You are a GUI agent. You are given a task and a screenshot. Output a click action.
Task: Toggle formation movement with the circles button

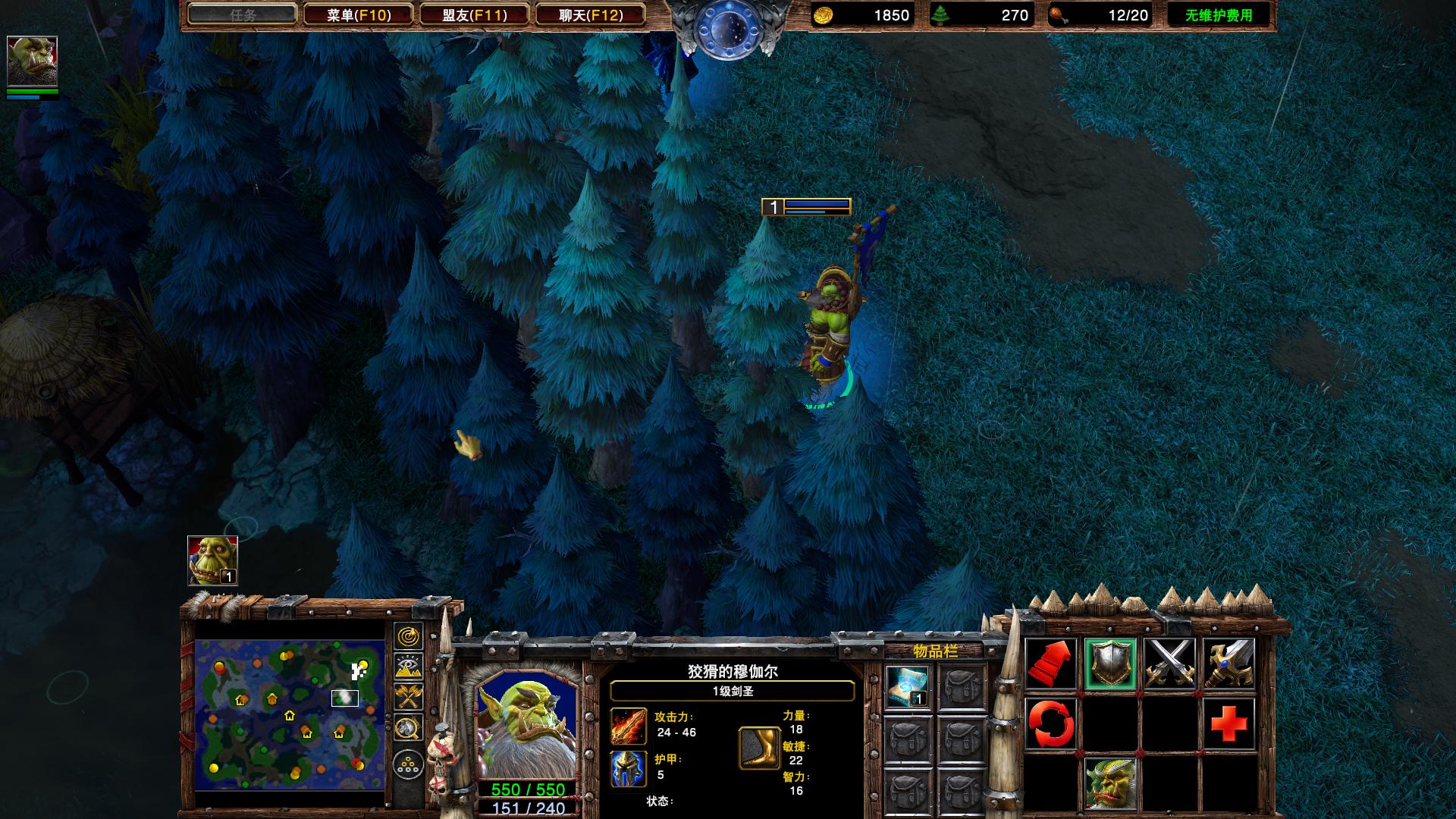coord(409,762)
